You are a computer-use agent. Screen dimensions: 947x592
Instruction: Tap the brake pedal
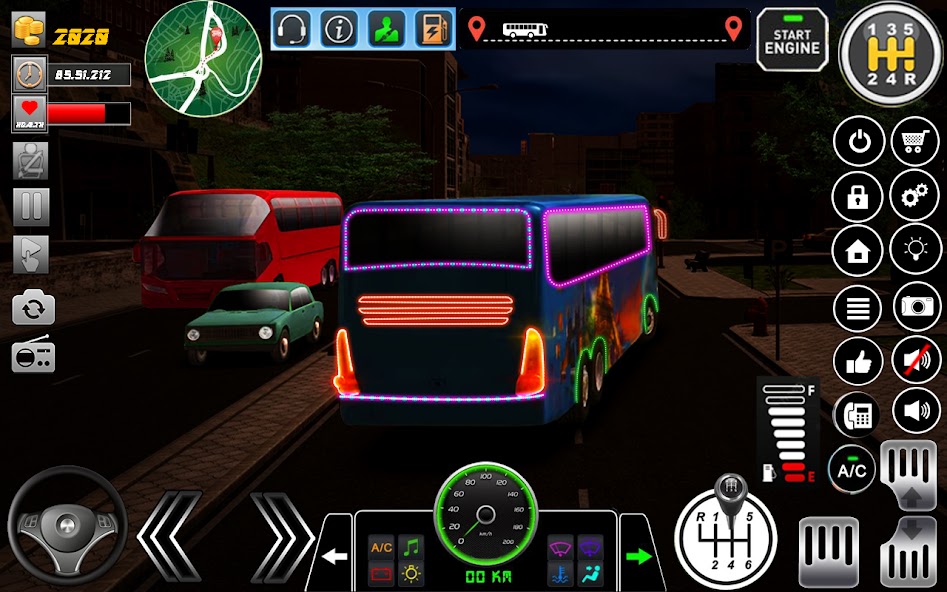[x=829, y=552]
